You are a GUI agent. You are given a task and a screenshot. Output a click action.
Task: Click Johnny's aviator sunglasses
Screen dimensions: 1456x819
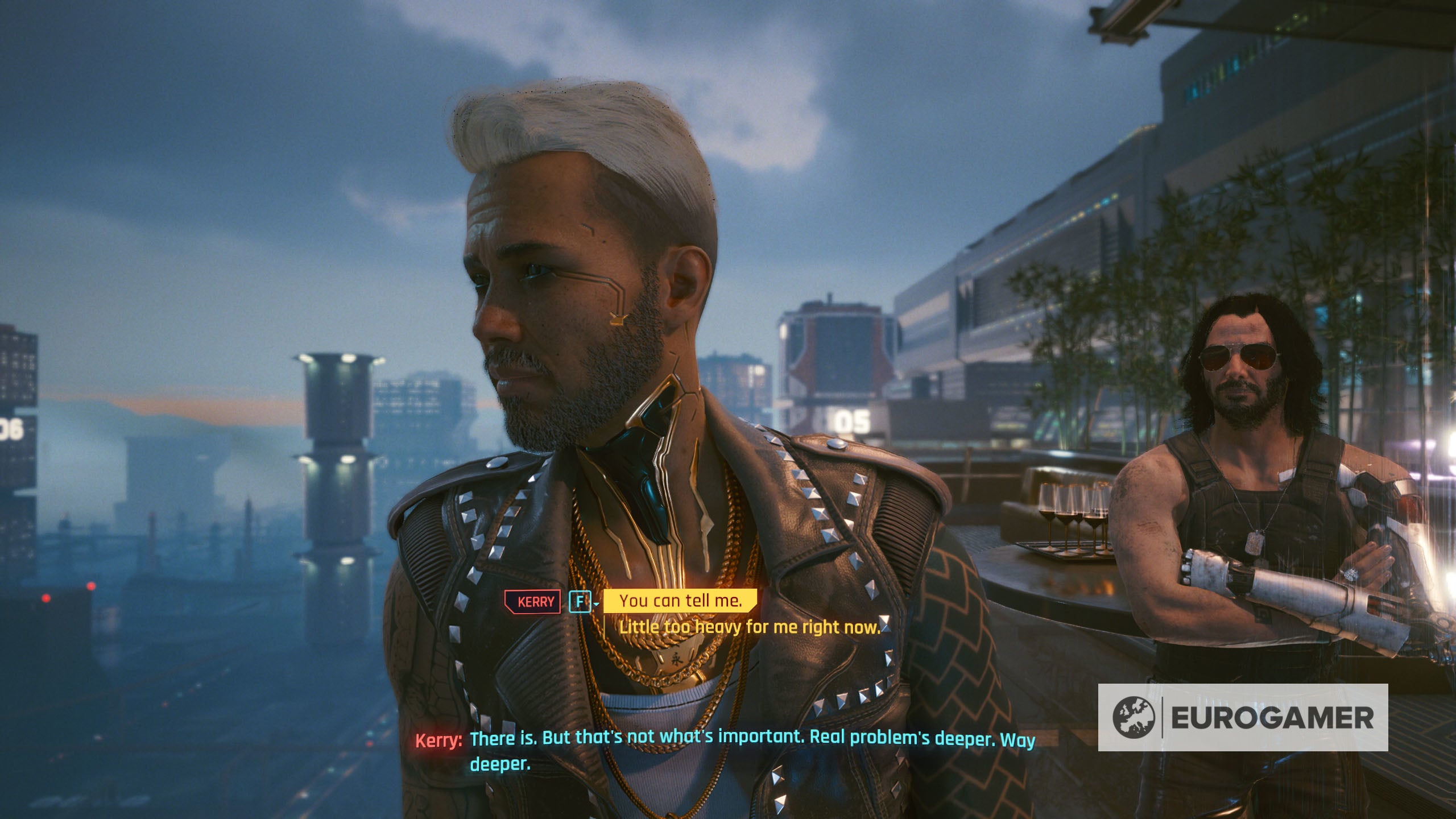point(1239,357)
